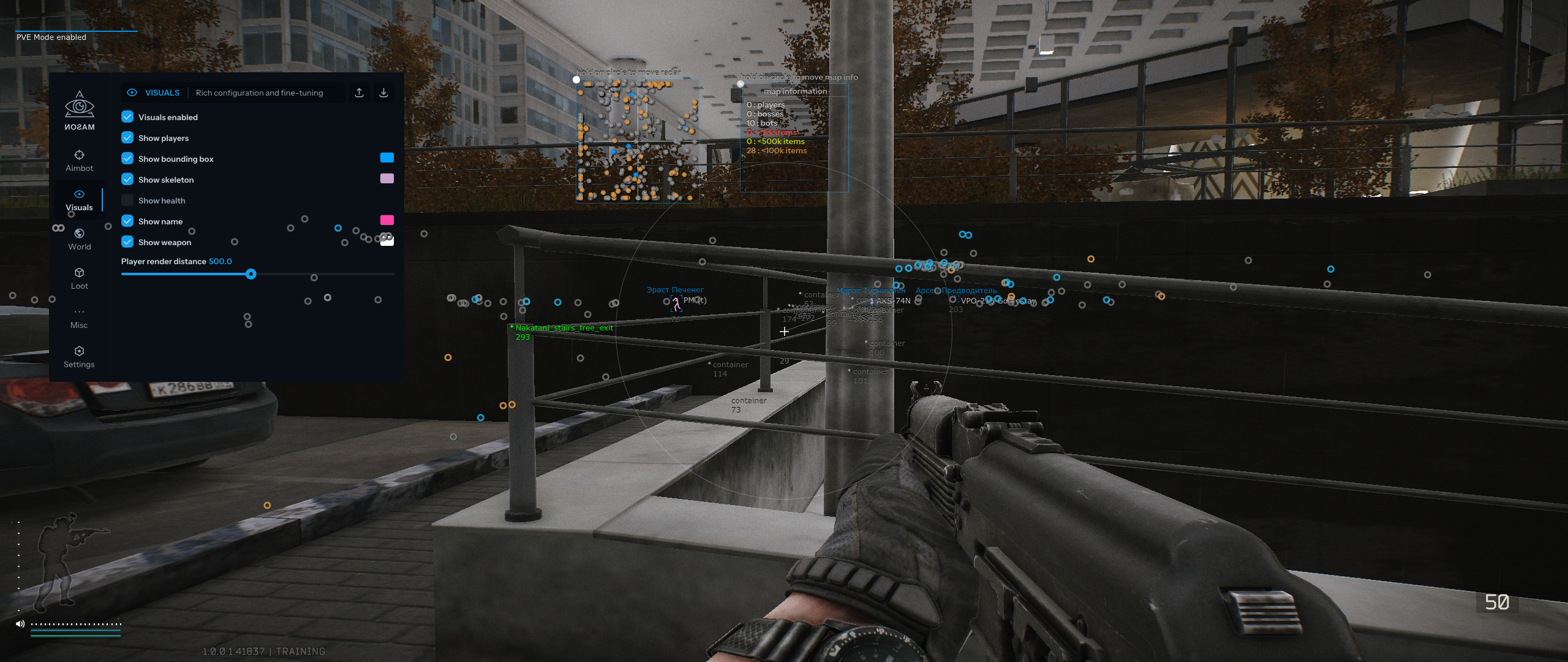
Task: Enable the Show health checkbox
Action: coord(127,200)
